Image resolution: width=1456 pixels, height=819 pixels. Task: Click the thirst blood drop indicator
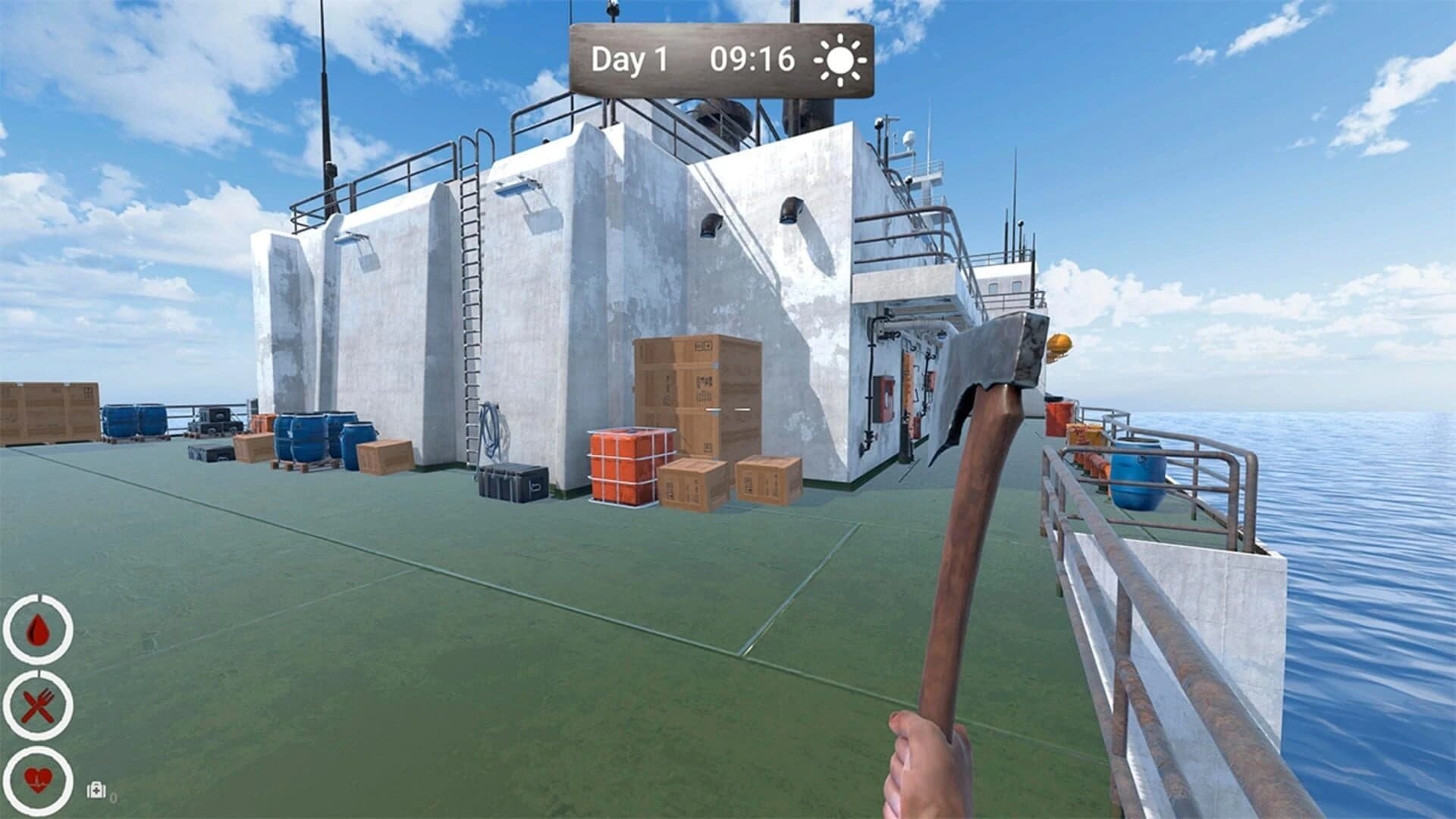[x=39, y=631]
